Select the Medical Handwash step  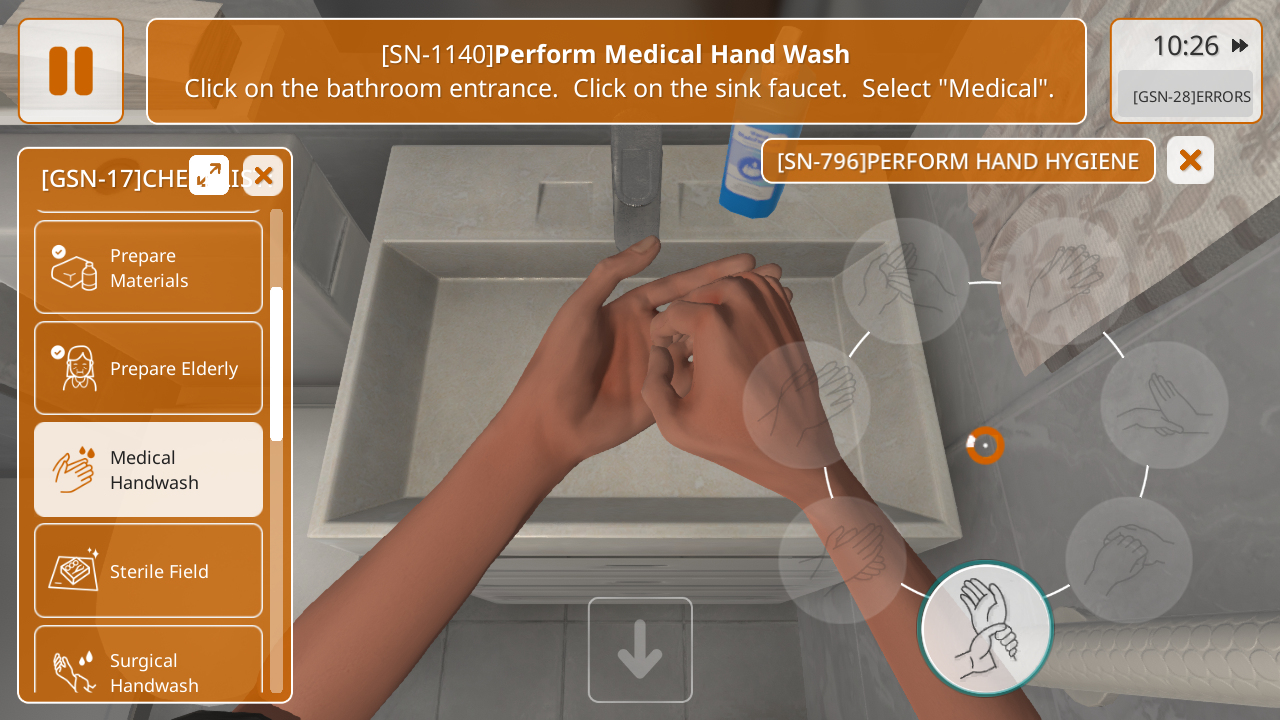148,469
